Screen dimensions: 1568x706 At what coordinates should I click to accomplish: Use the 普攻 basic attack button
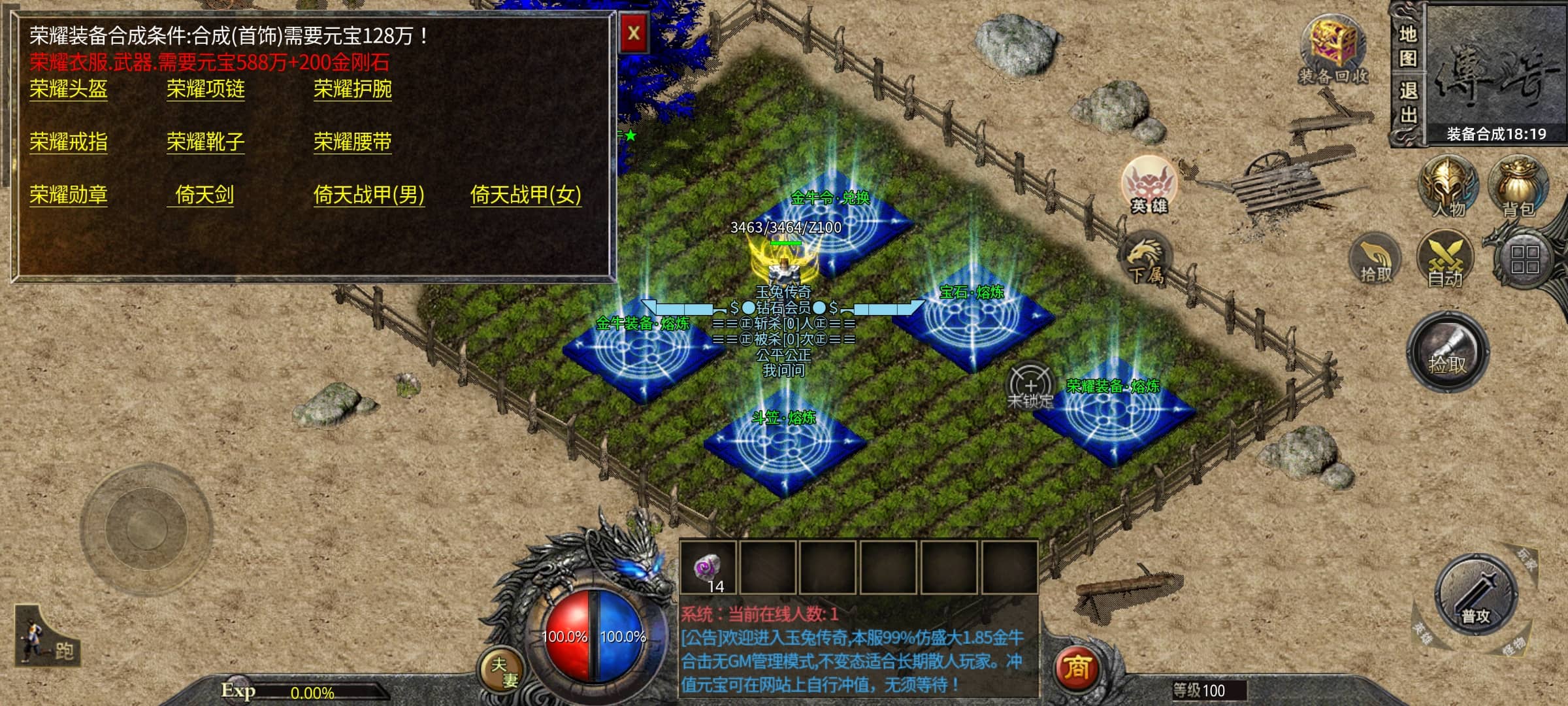pyautogui.click(x=1475, y=595)
